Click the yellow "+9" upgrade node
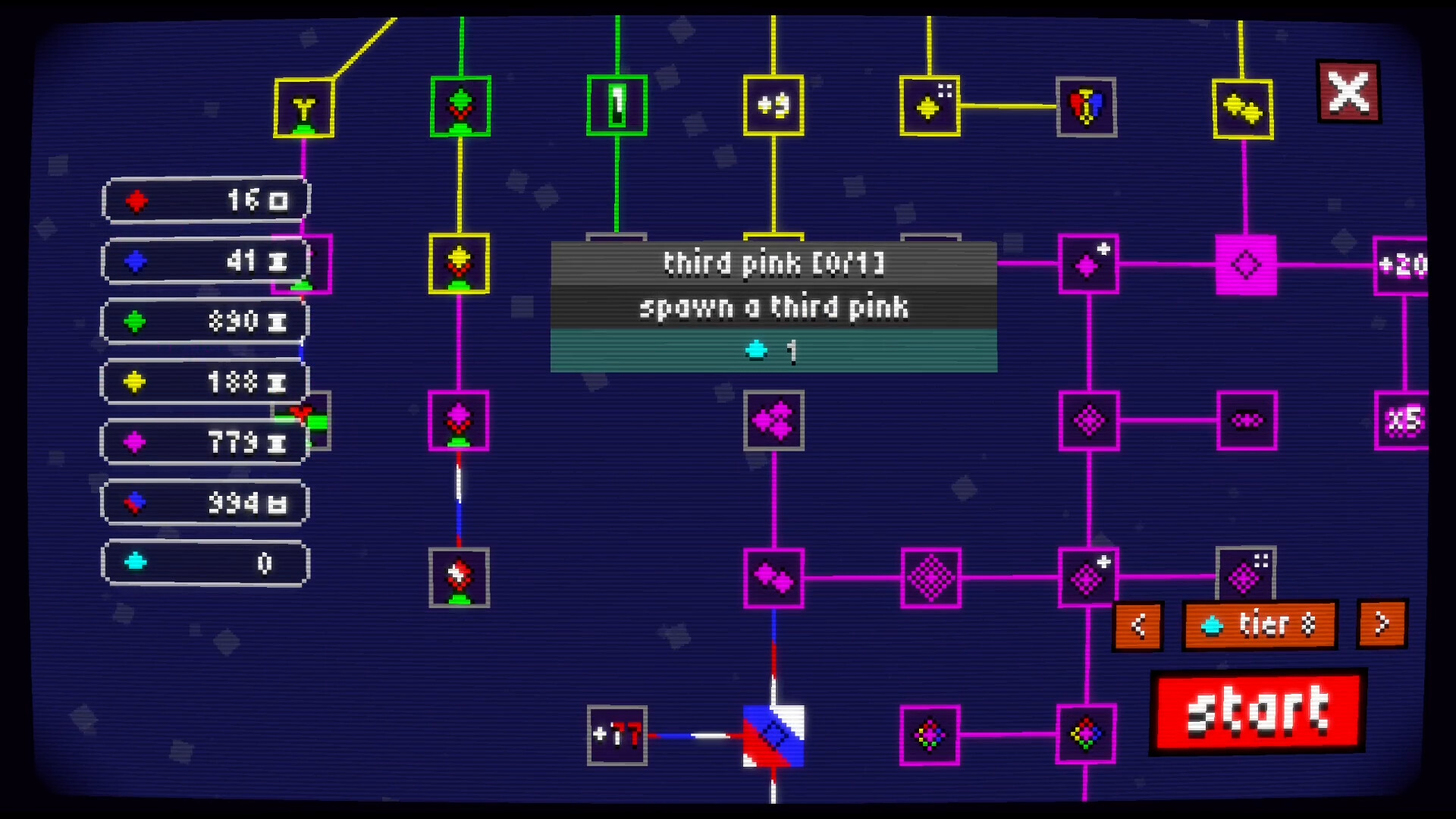The height and width of the screenshot is (819, 1456). 773,106
